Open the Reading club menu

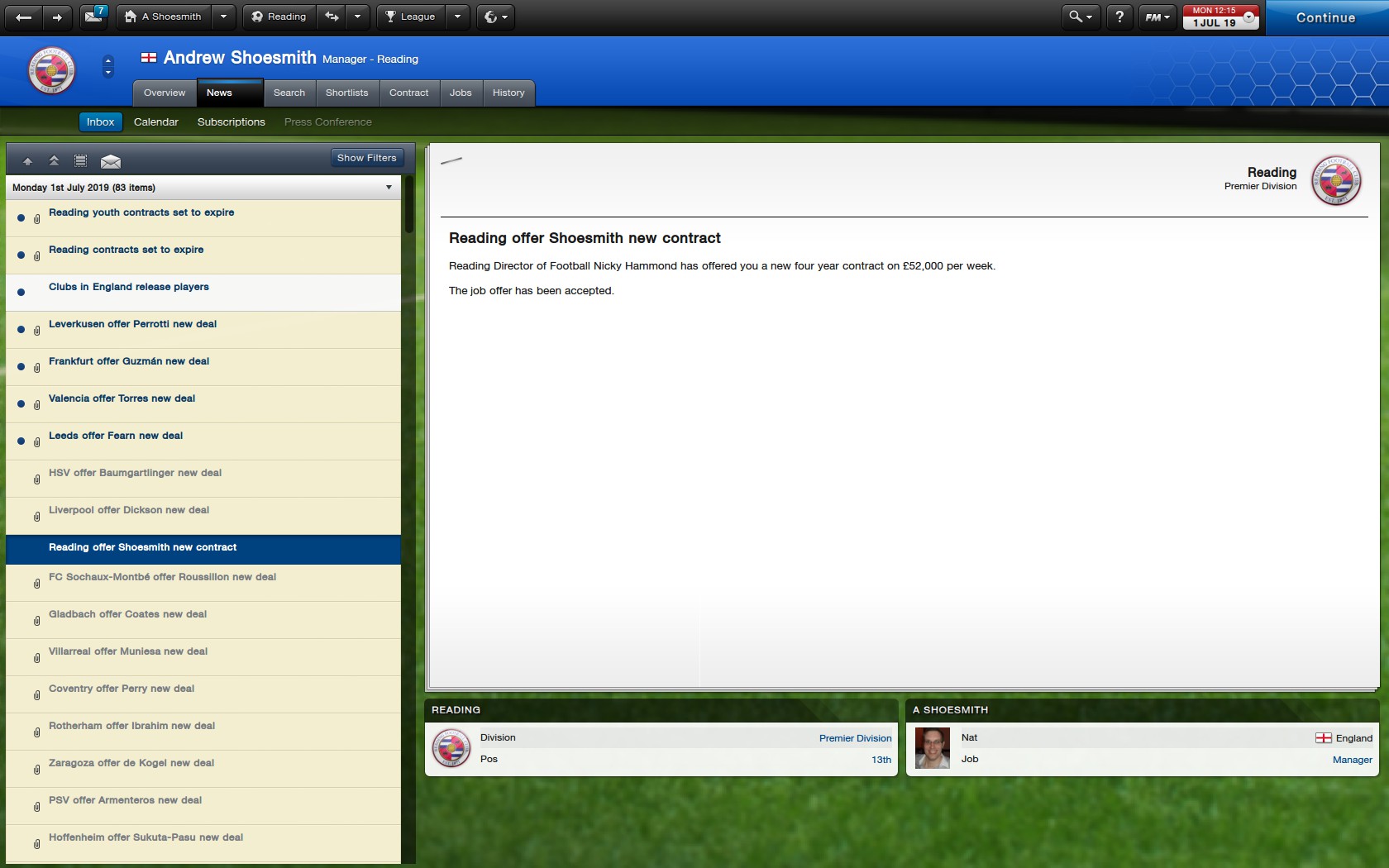279,17
